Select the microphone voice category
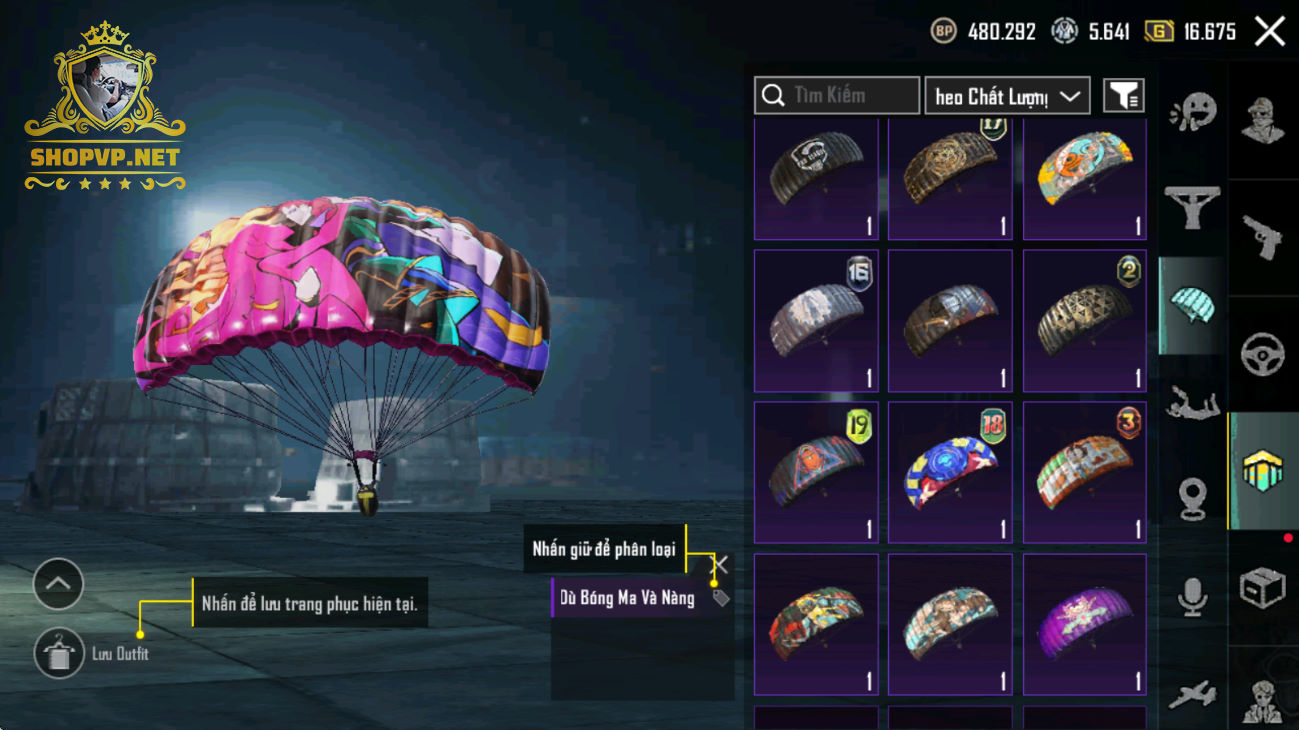 (x=1192, y=598)
